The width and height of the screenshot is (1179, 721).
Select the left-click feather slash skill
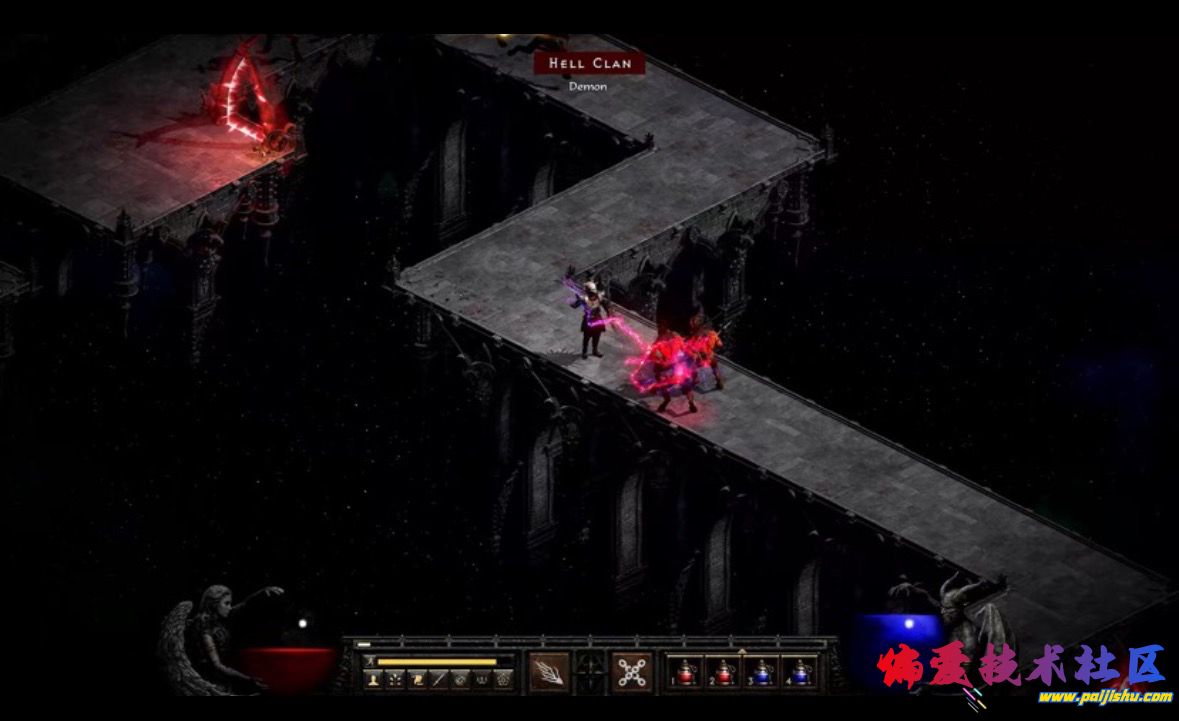pyautogui.click(x=548, y=671)
